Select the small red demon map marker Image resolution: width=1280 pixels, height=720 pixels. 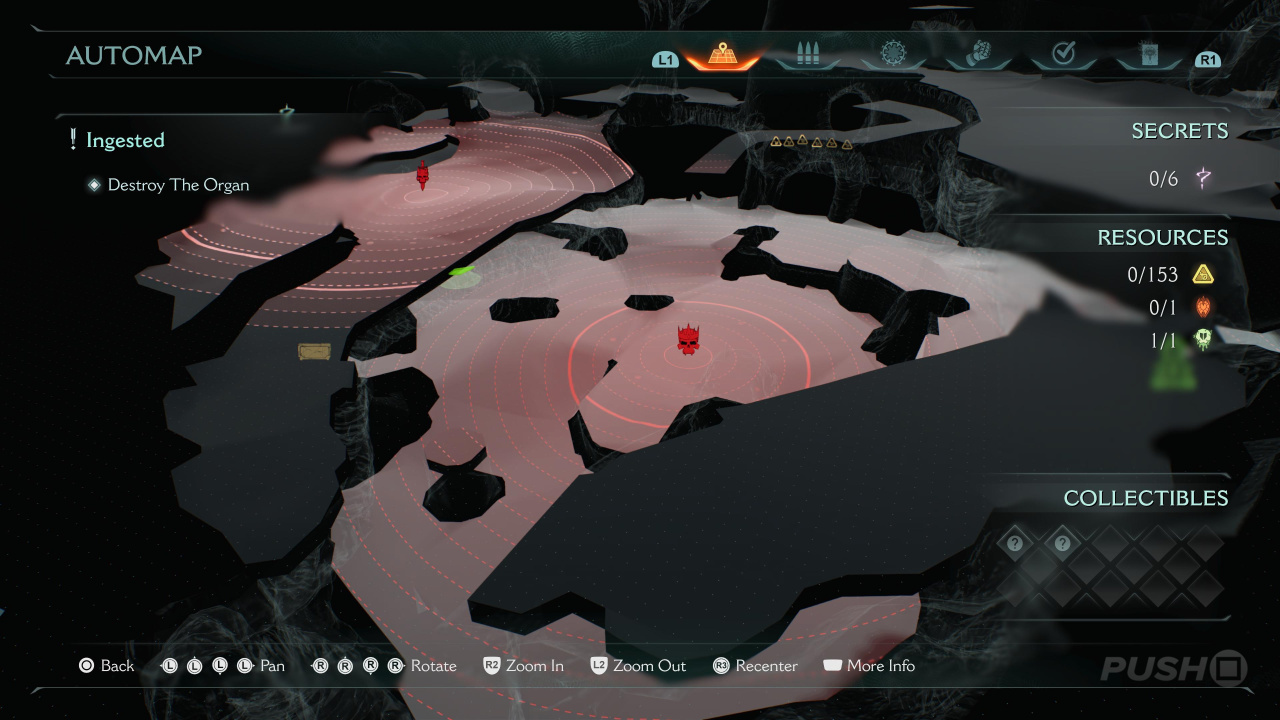click(x=422, y=175)
